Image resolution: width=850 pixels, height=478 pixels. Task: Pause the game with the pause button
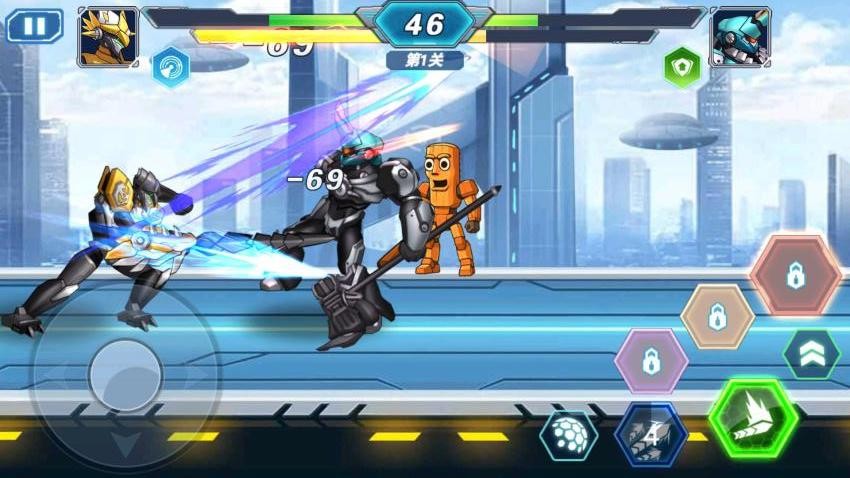(34, 26)
